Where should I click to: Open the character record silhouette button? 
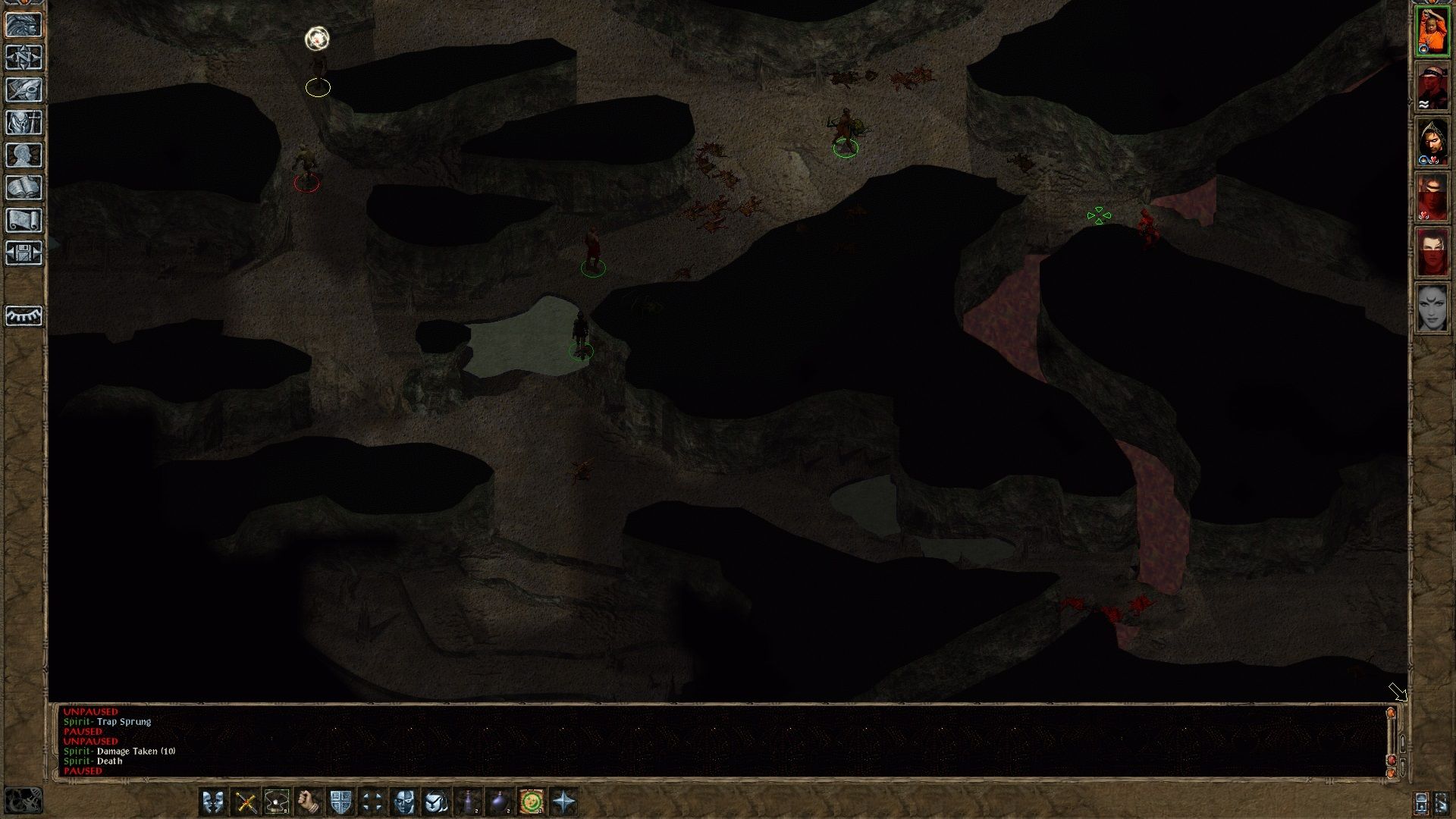tap(24, 155)
